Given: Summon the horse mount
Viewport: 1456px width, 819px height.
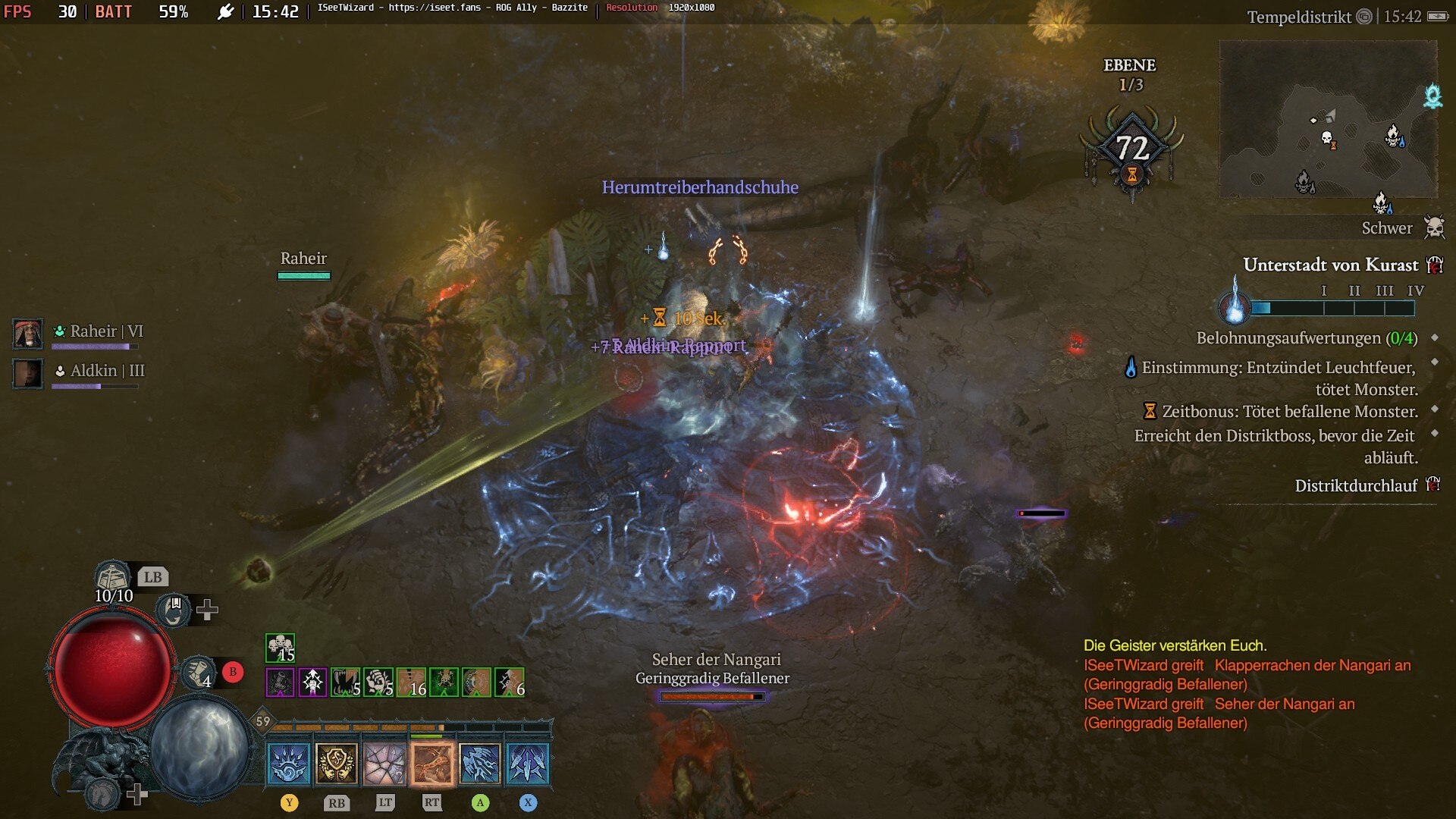Looking at the screenshot, I should 103,794.
